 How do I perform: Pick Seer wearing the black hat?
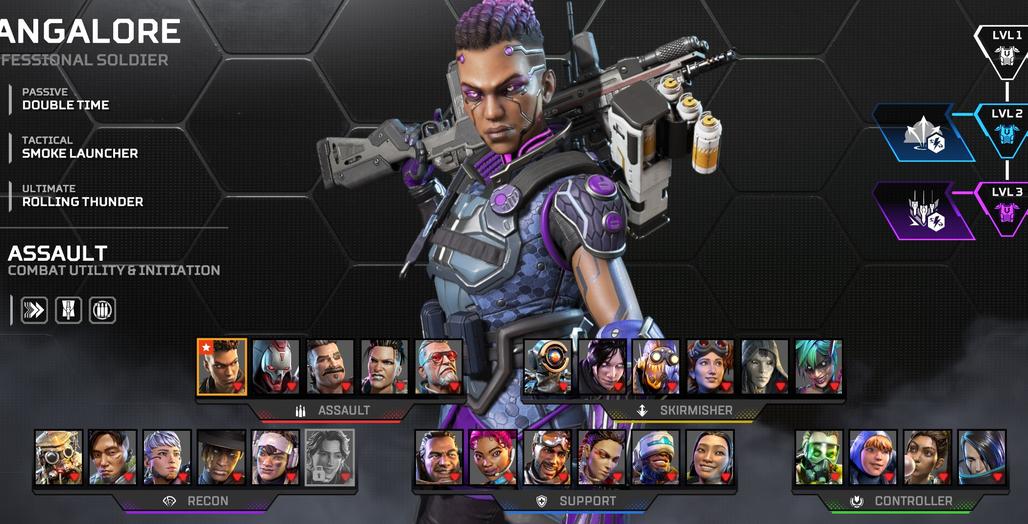(x=221, y=457)
